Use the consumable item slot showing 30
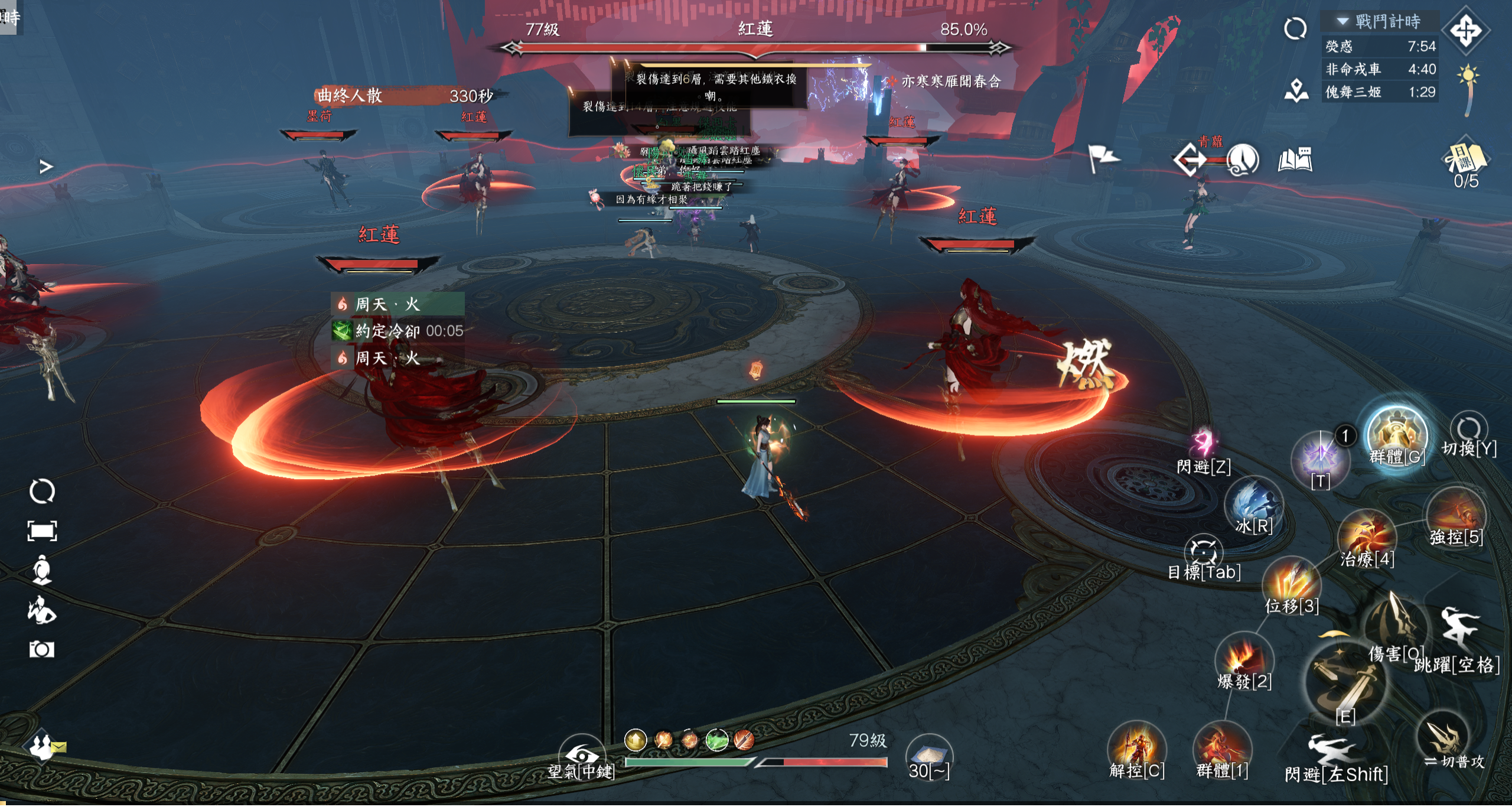This screenshot has width=1512, height=807. [929, 756]
